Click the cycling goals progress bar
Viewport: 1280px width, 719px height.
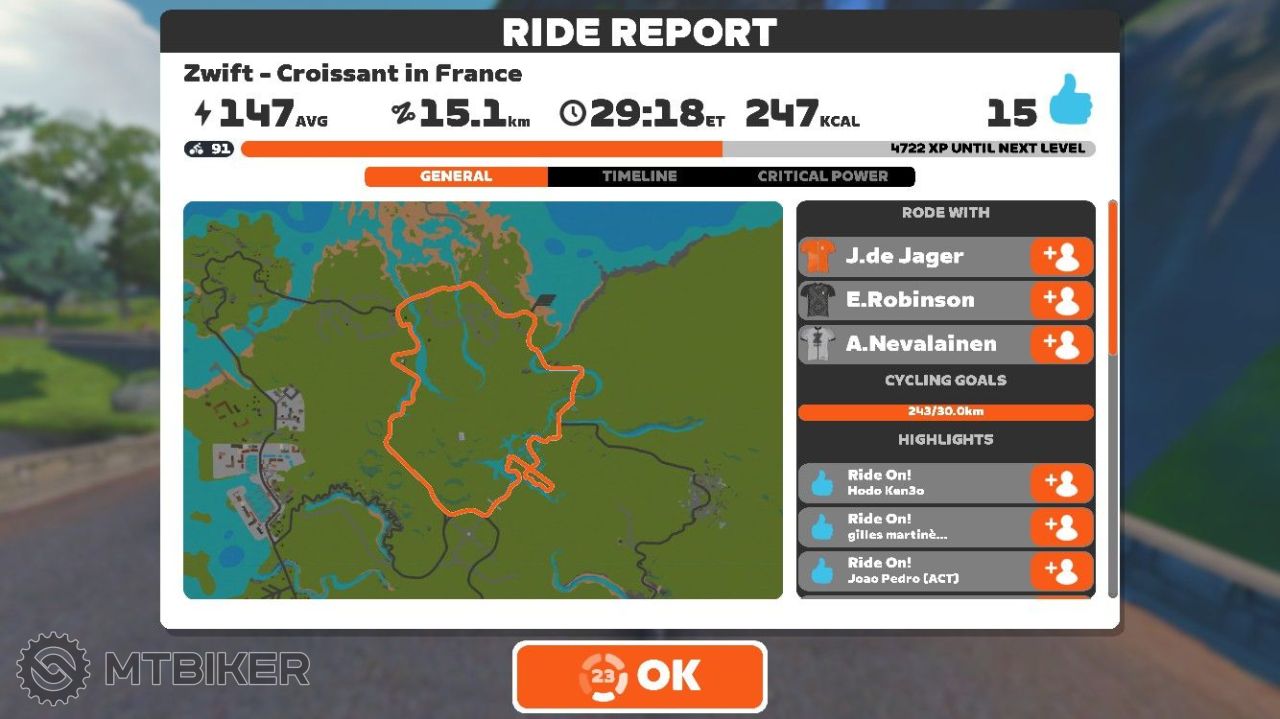point(945,412)
